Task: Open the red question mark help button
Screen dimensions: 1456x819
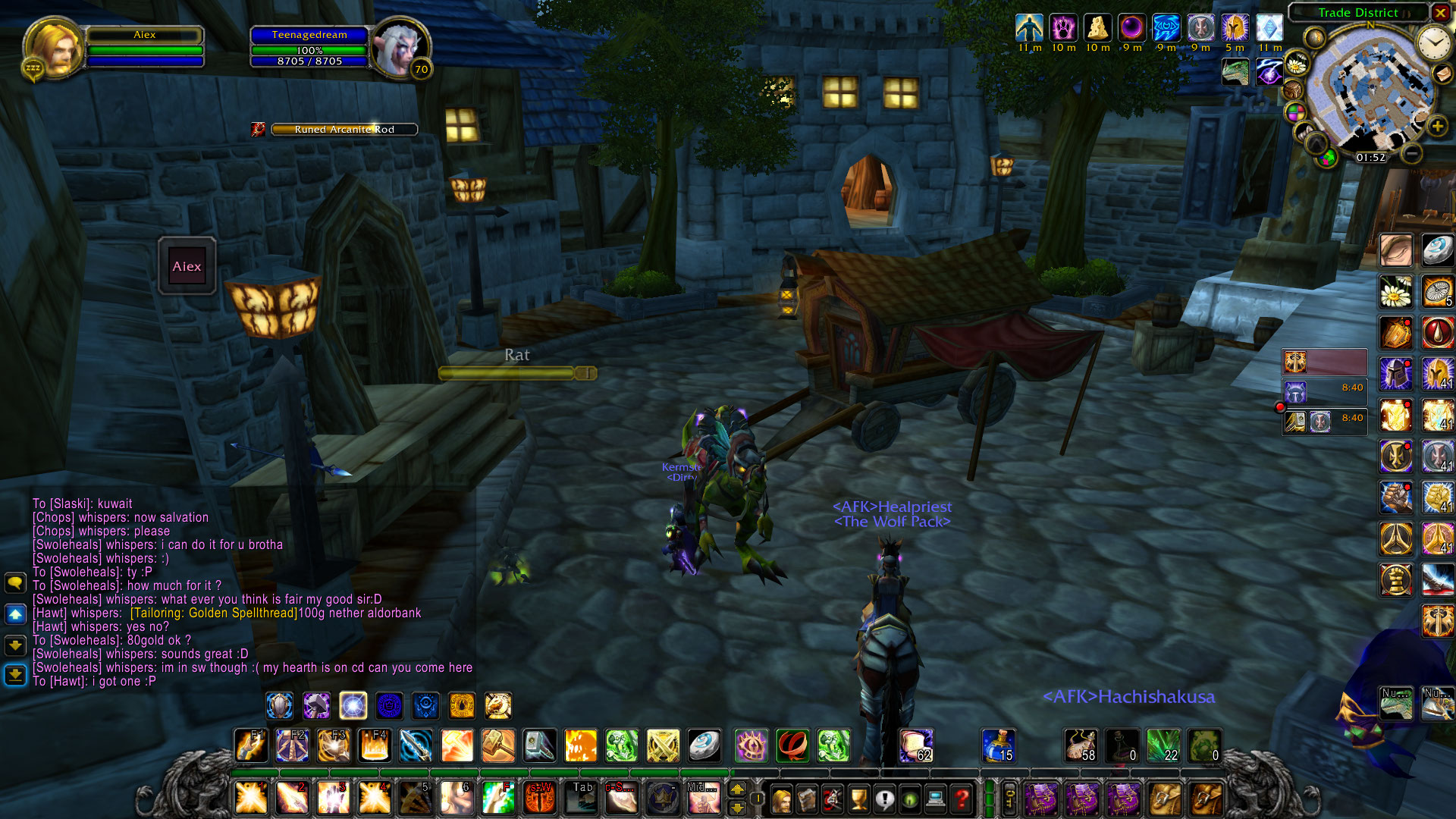Action: (x=962, y=799)
